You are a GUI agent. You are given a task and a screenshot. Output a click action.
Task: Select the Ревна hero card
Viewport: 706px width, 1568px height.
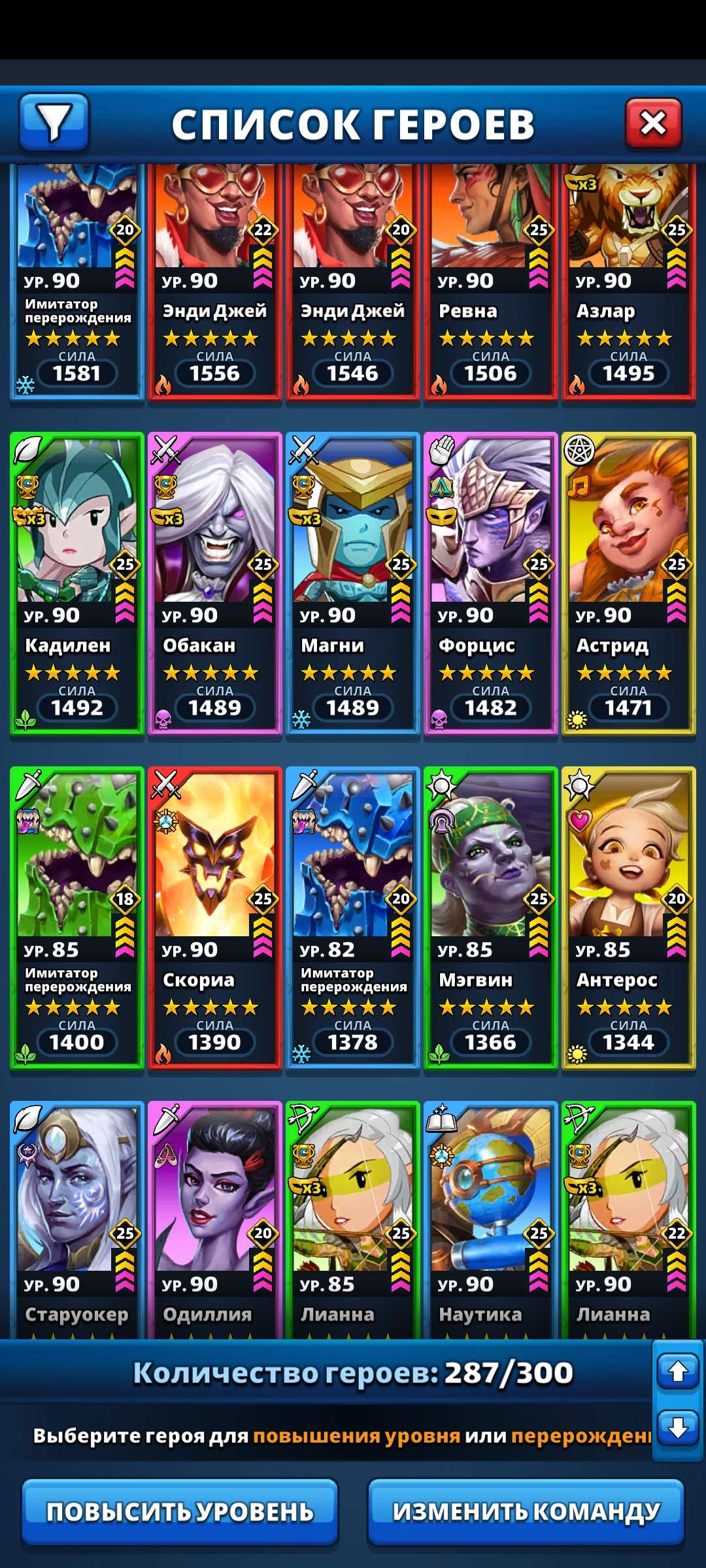pyautogui.click(x=490, y=281)
